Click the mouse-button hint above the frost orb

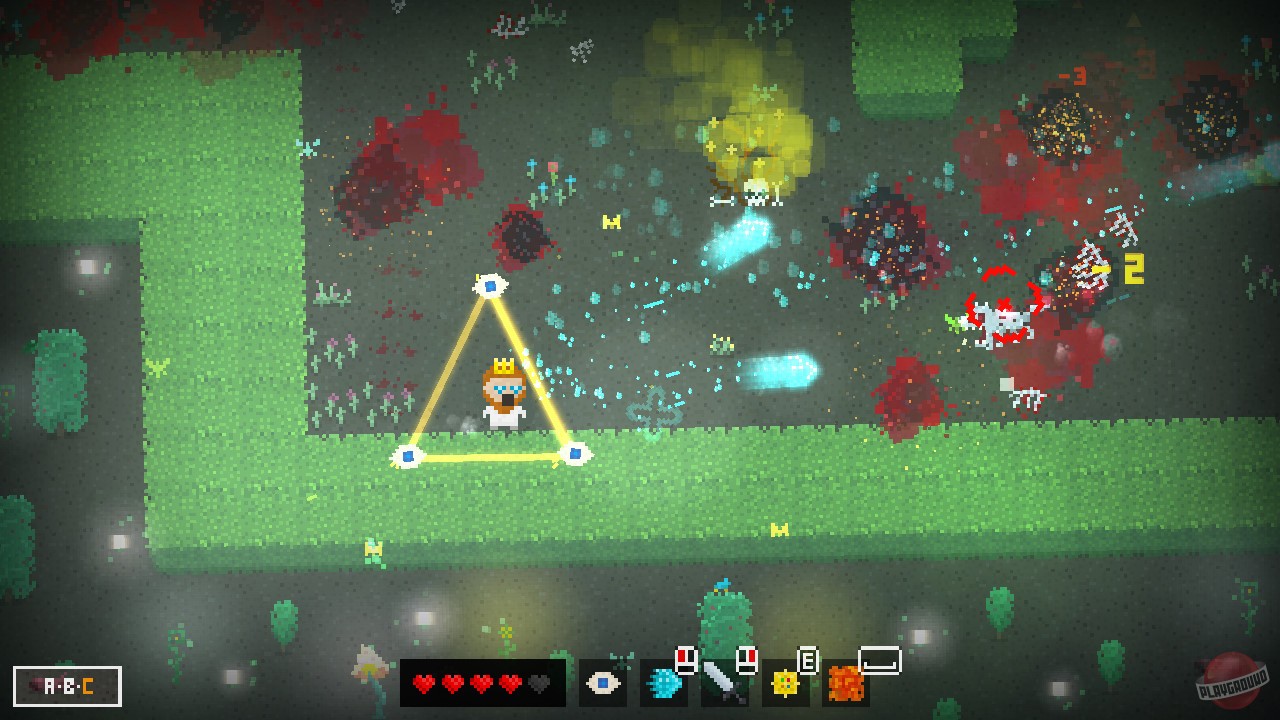[686, 659]
